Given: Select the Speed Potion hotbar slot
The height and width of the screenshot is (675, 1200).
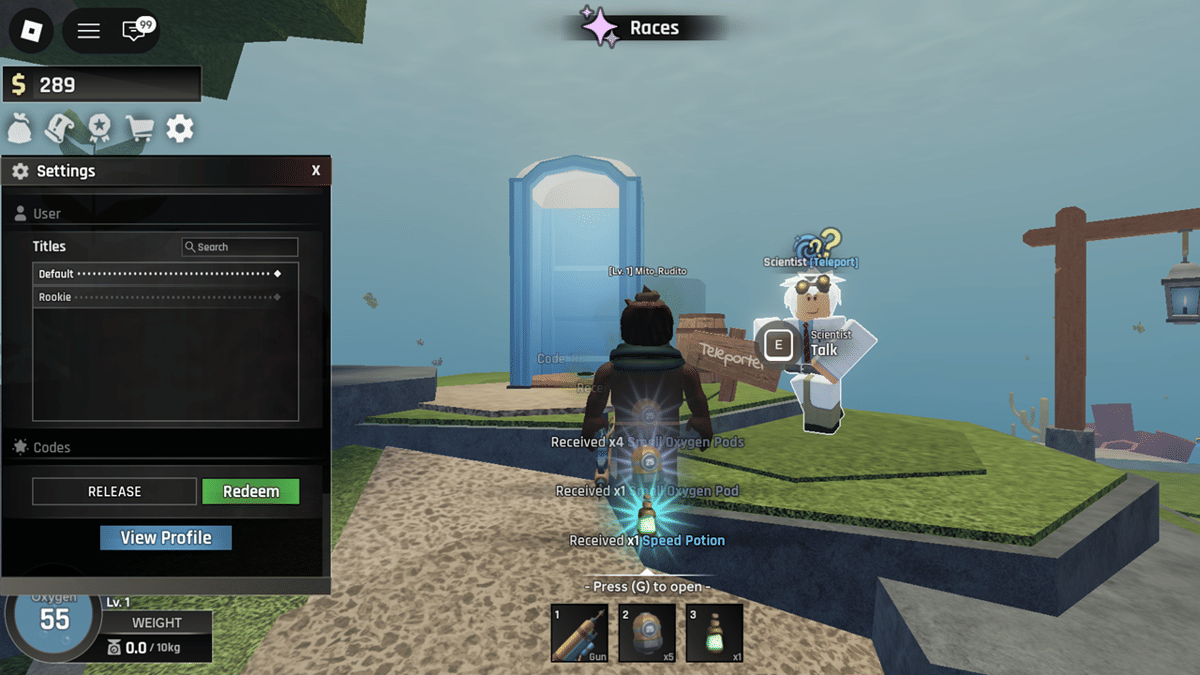Looking at the screenshot, I should (714, 633).
